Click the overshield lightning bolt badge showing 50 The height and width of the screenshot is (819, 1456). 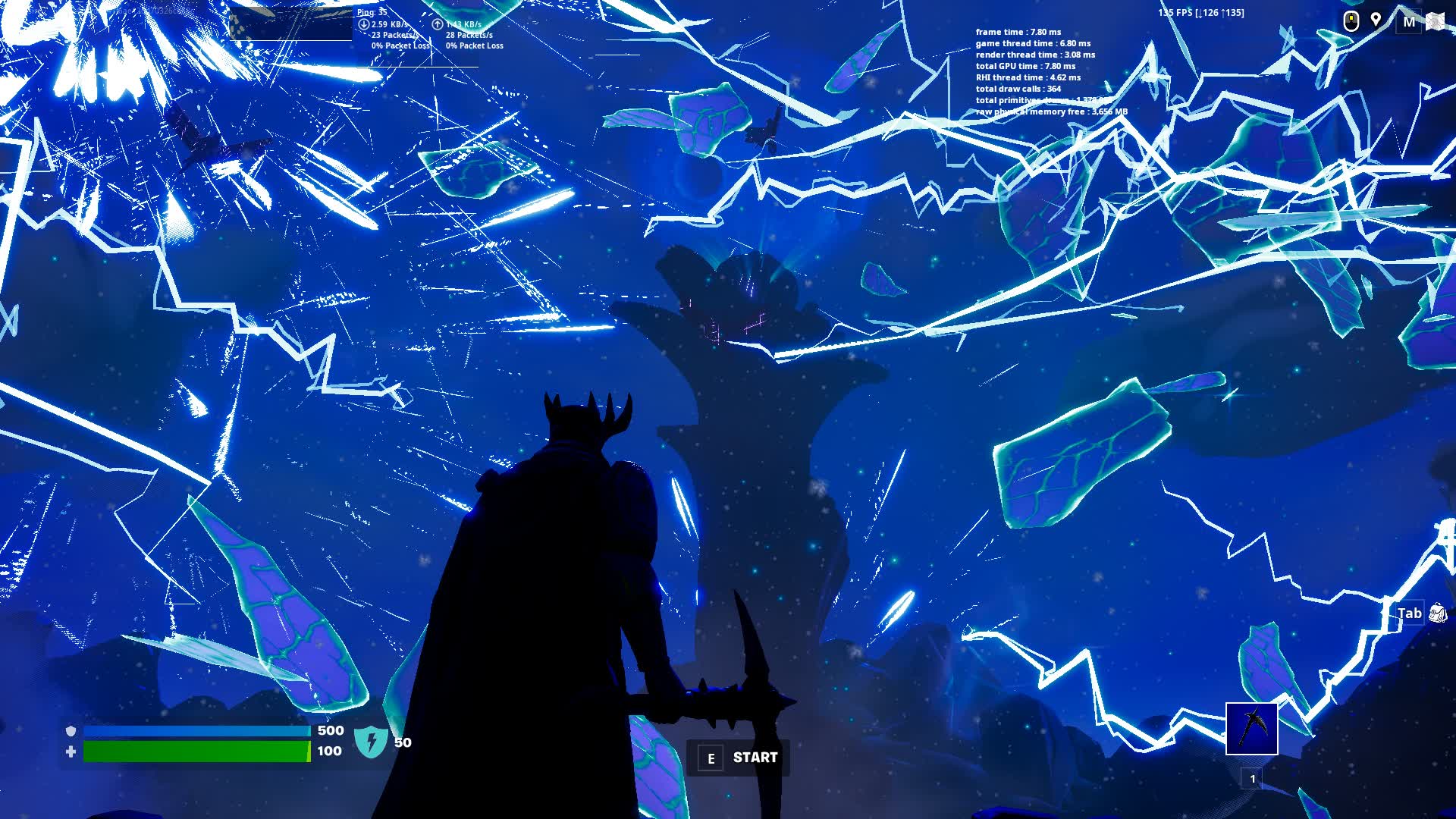[371, 741]
